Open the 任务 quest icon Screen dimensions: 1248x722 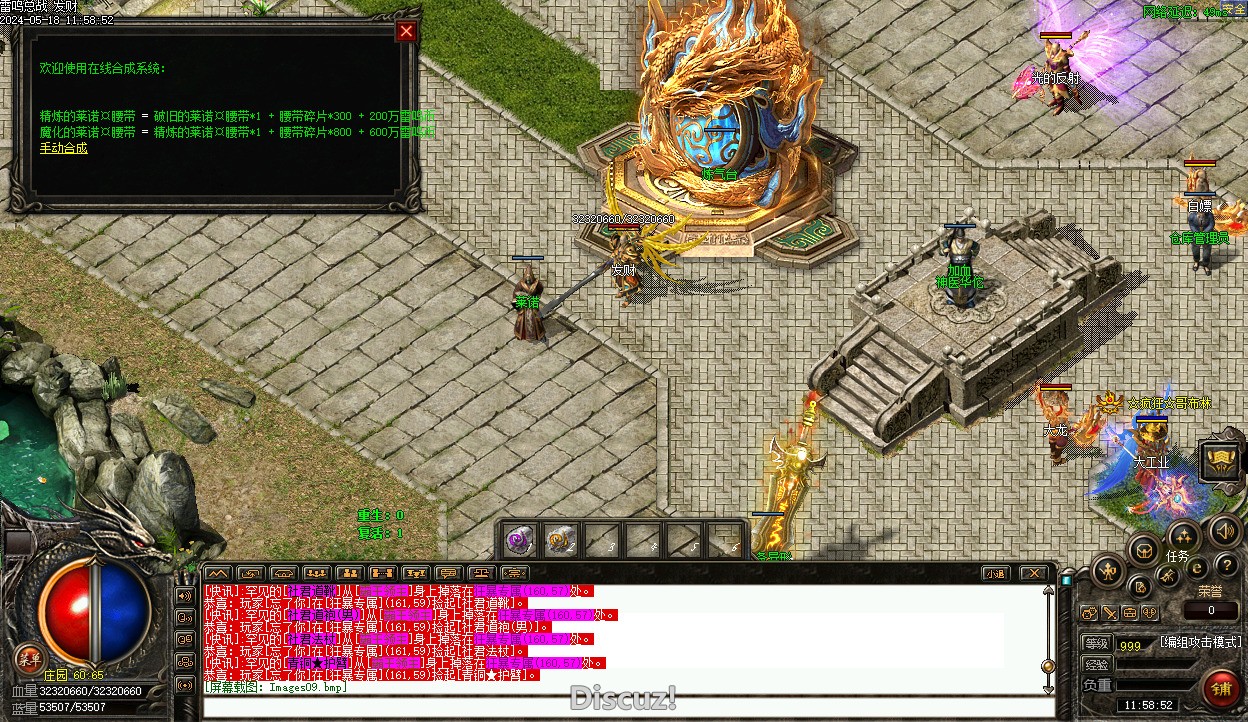[1183, 537]
